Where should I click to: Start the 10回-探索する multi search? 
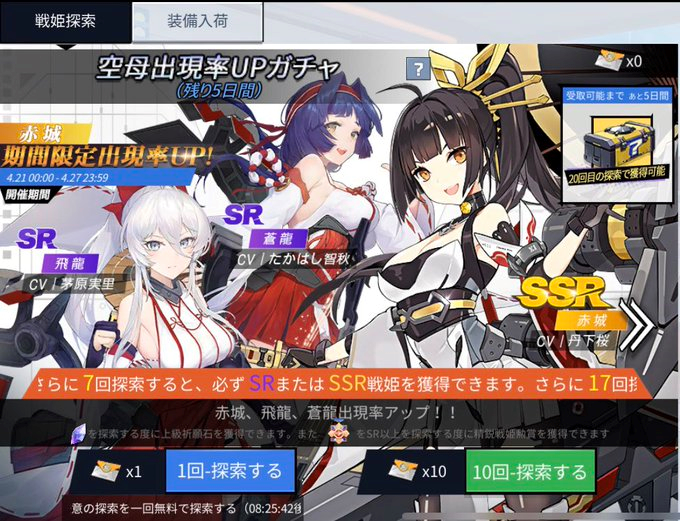529,471
